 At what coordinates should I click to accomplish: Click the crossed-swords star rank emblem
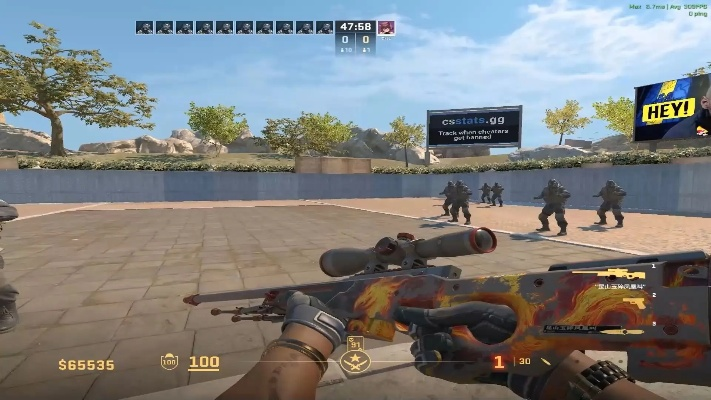click(x=354, y=361)
